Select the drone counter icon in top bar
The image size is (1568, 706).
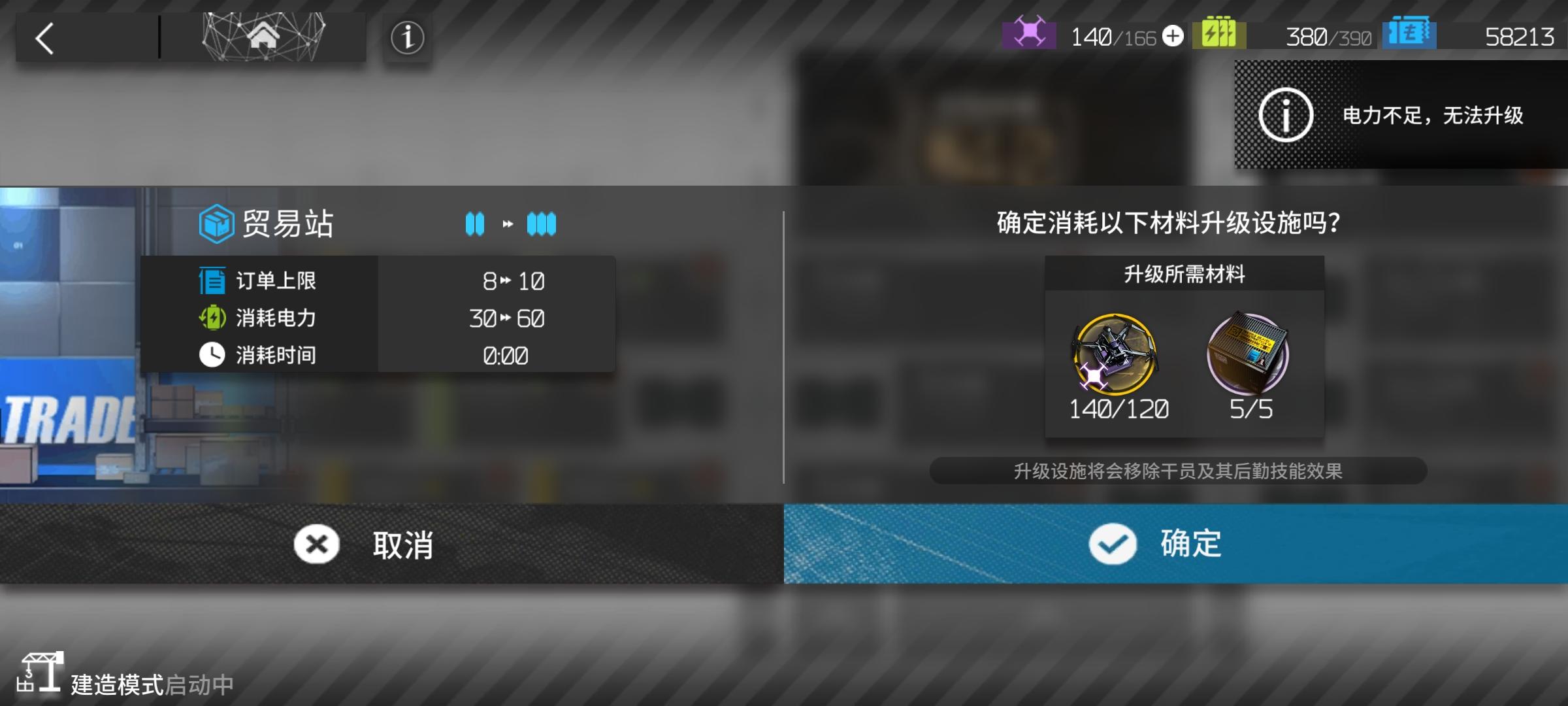(1028, 36)
